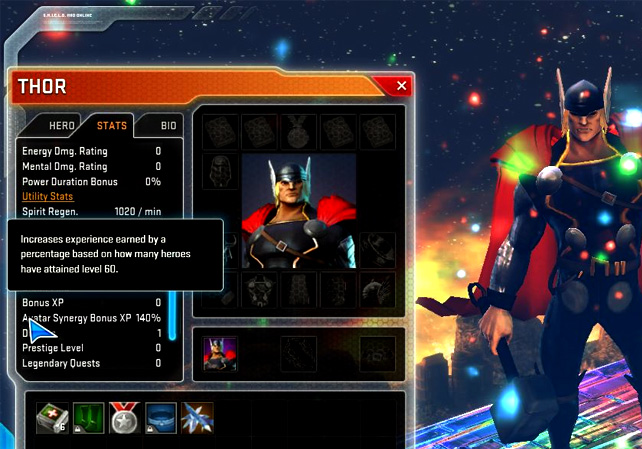Viewport: 642px width, 449px height.
Task: Activate the blue crystal shards icon
Action: [196, 418]
